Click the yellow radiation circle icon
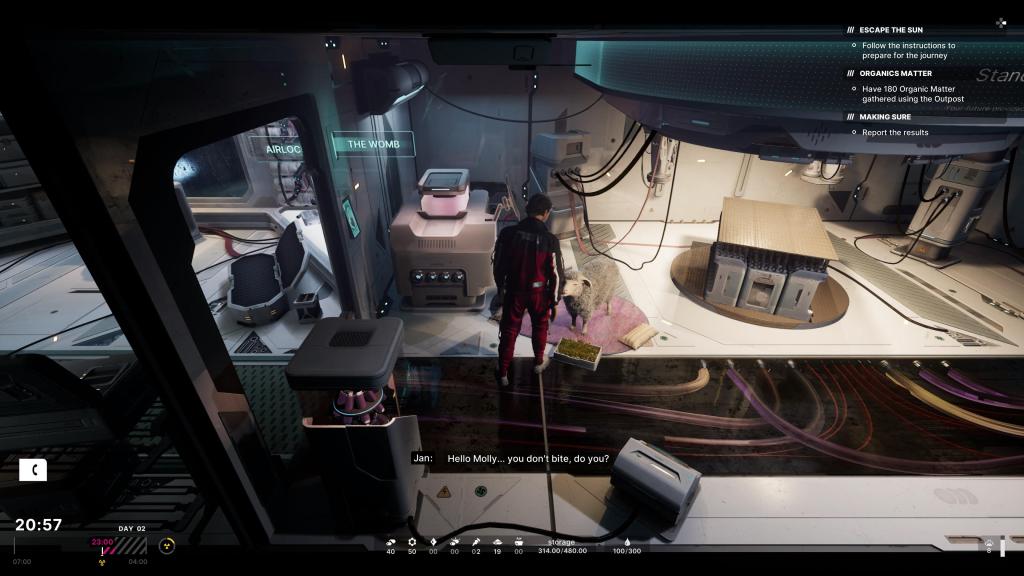This screenshot has width=1024, height=576. click(x=167, y=545)
